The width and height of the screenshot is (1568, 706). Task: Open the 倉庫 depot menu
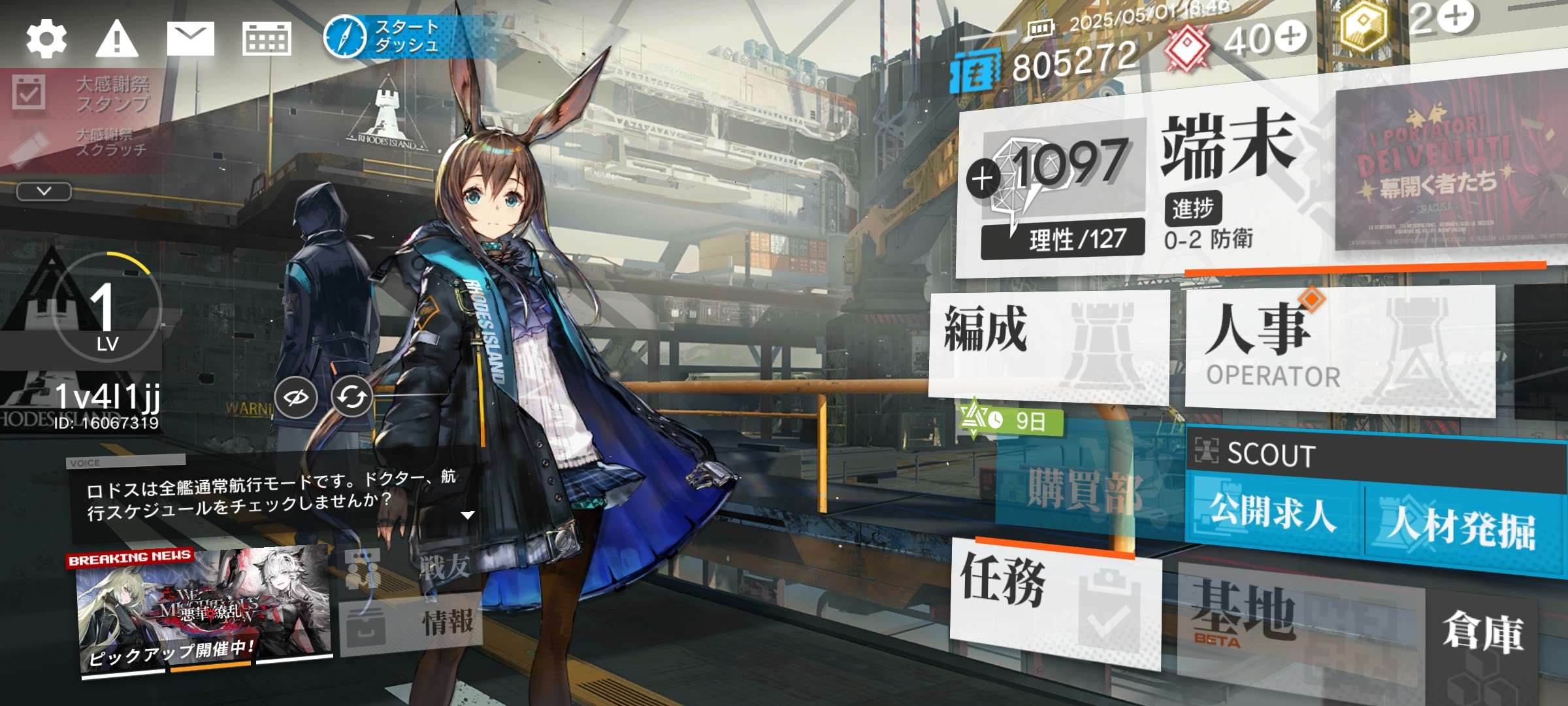(1483, 634)
